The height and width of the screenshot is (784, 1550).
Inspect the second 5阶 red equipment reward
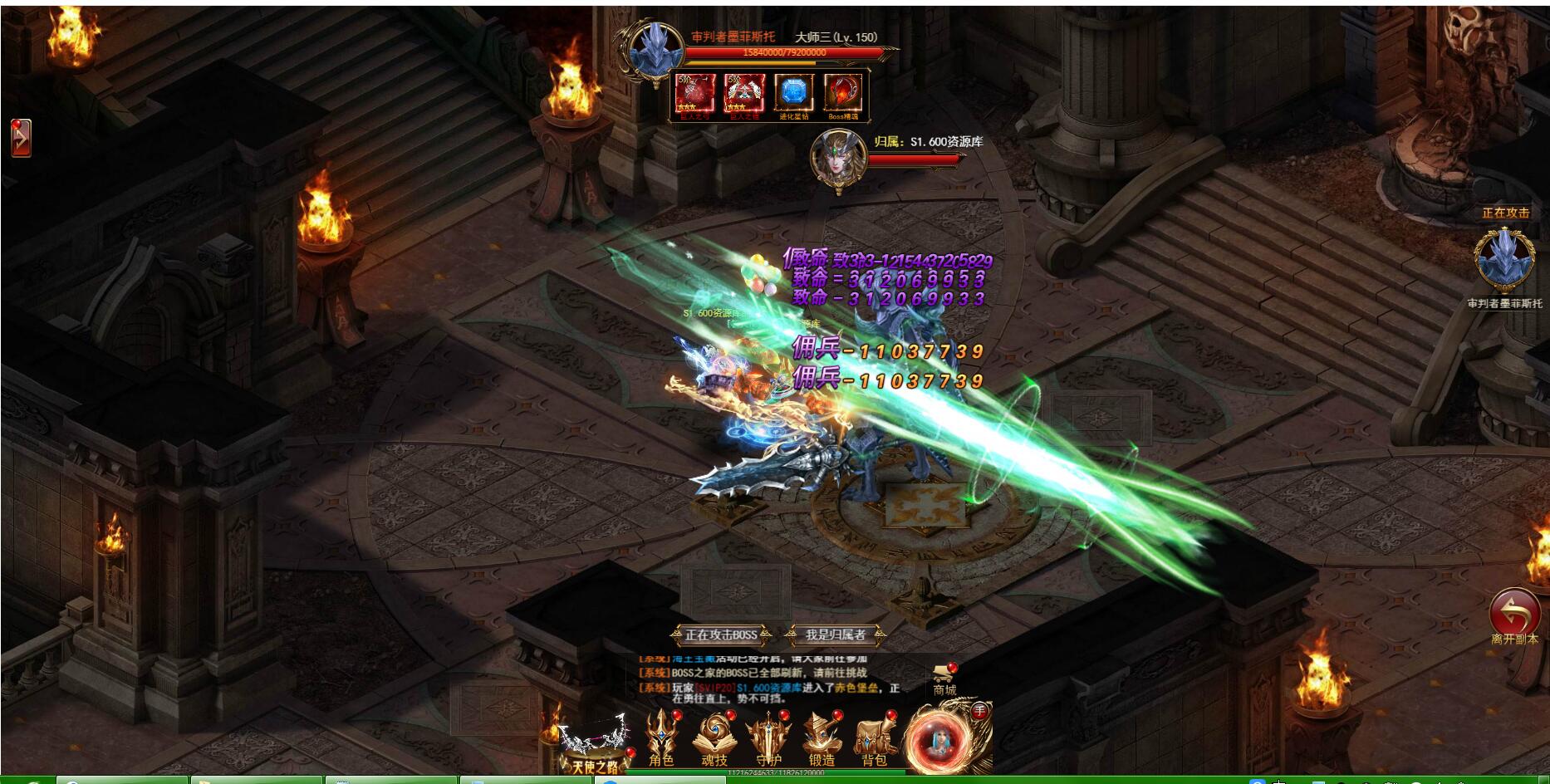click(744, 93)
